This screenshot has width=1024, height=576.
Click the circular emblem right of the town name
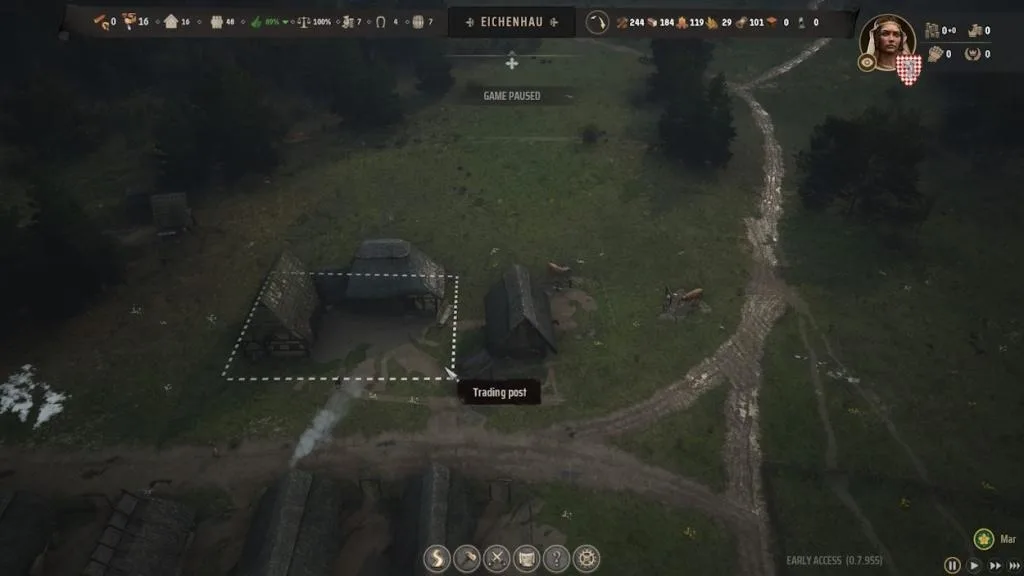(x=597, y=21)
